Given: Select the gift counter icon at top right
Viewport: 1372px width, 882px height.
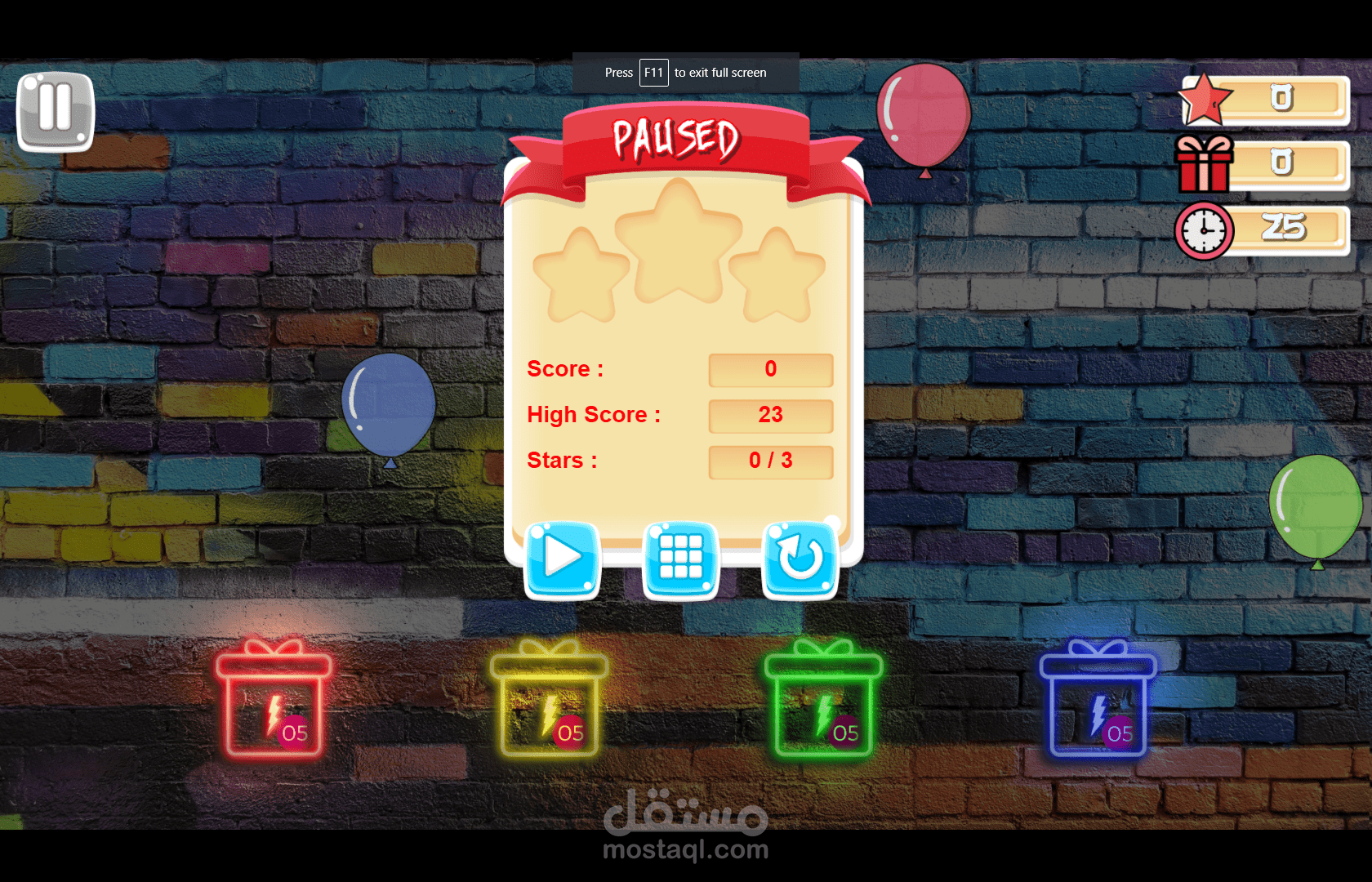Looking at the screenshot, I should 1203,163.
